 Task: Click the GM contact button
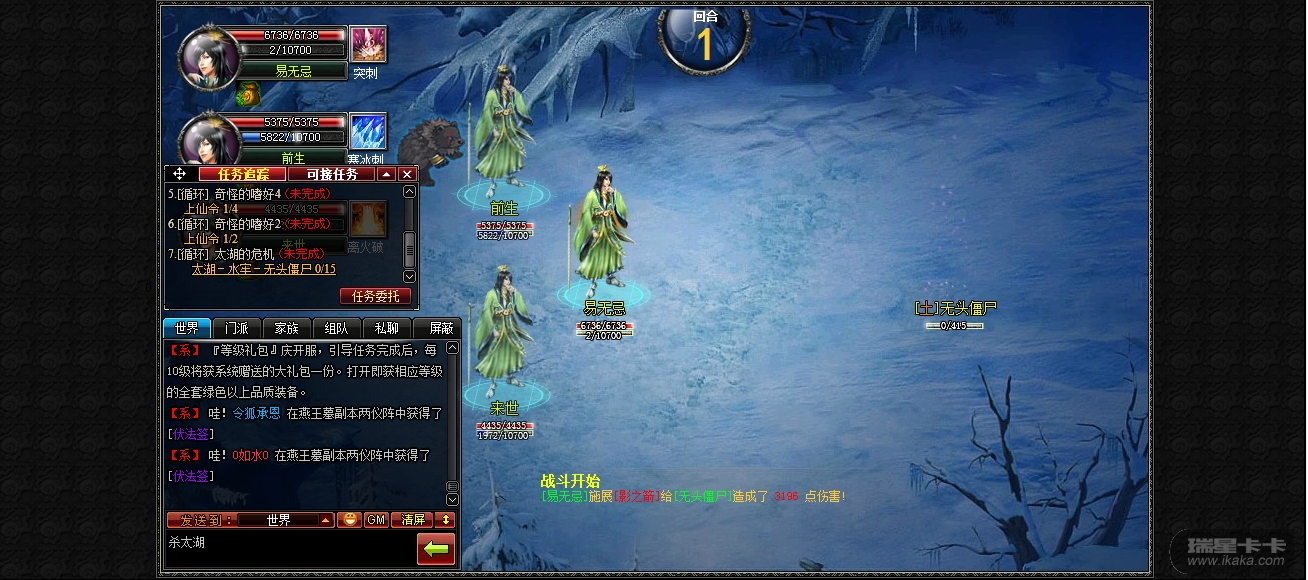tap(375, 520)
